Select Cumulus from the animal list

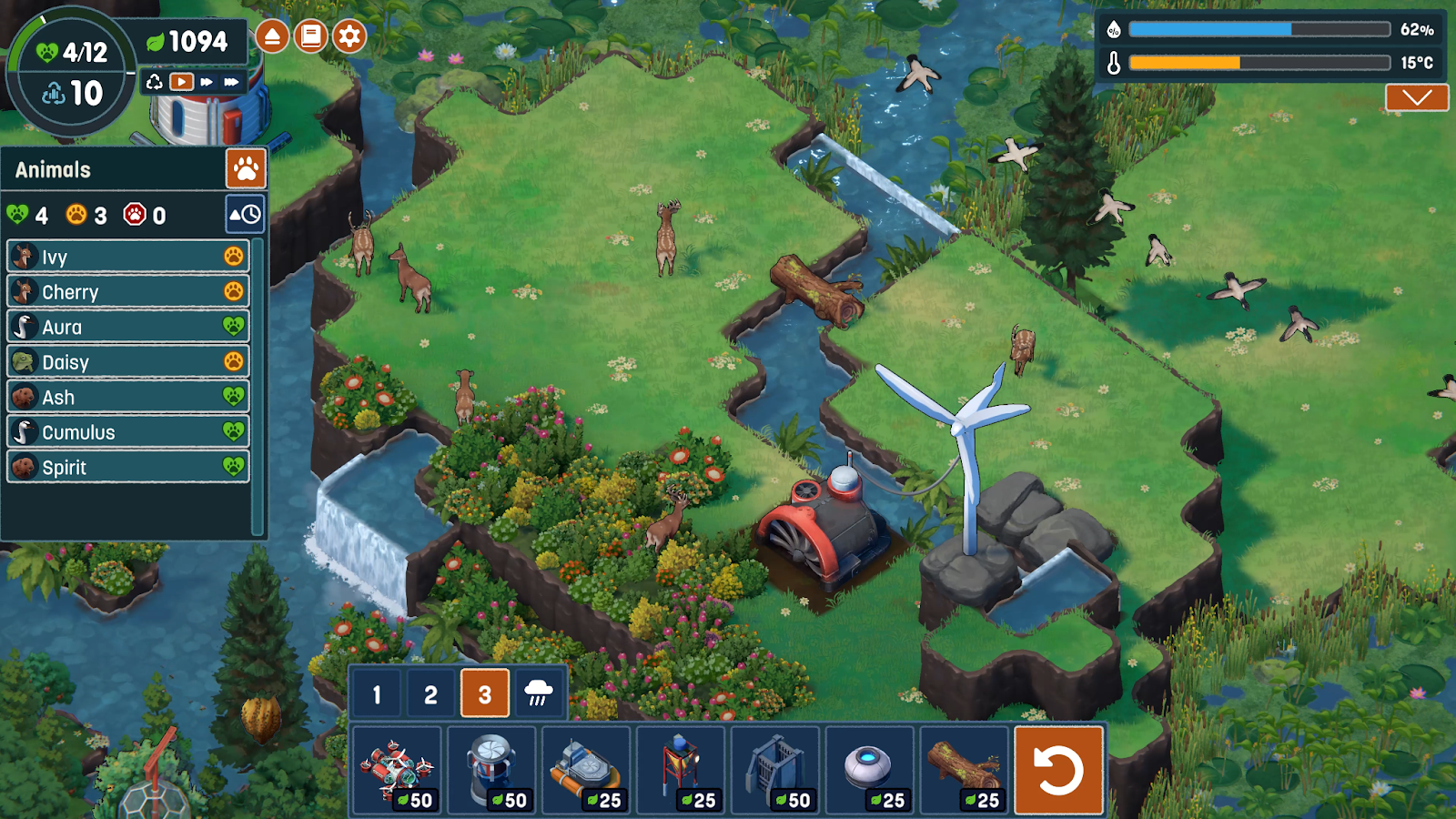pos(128,432)
